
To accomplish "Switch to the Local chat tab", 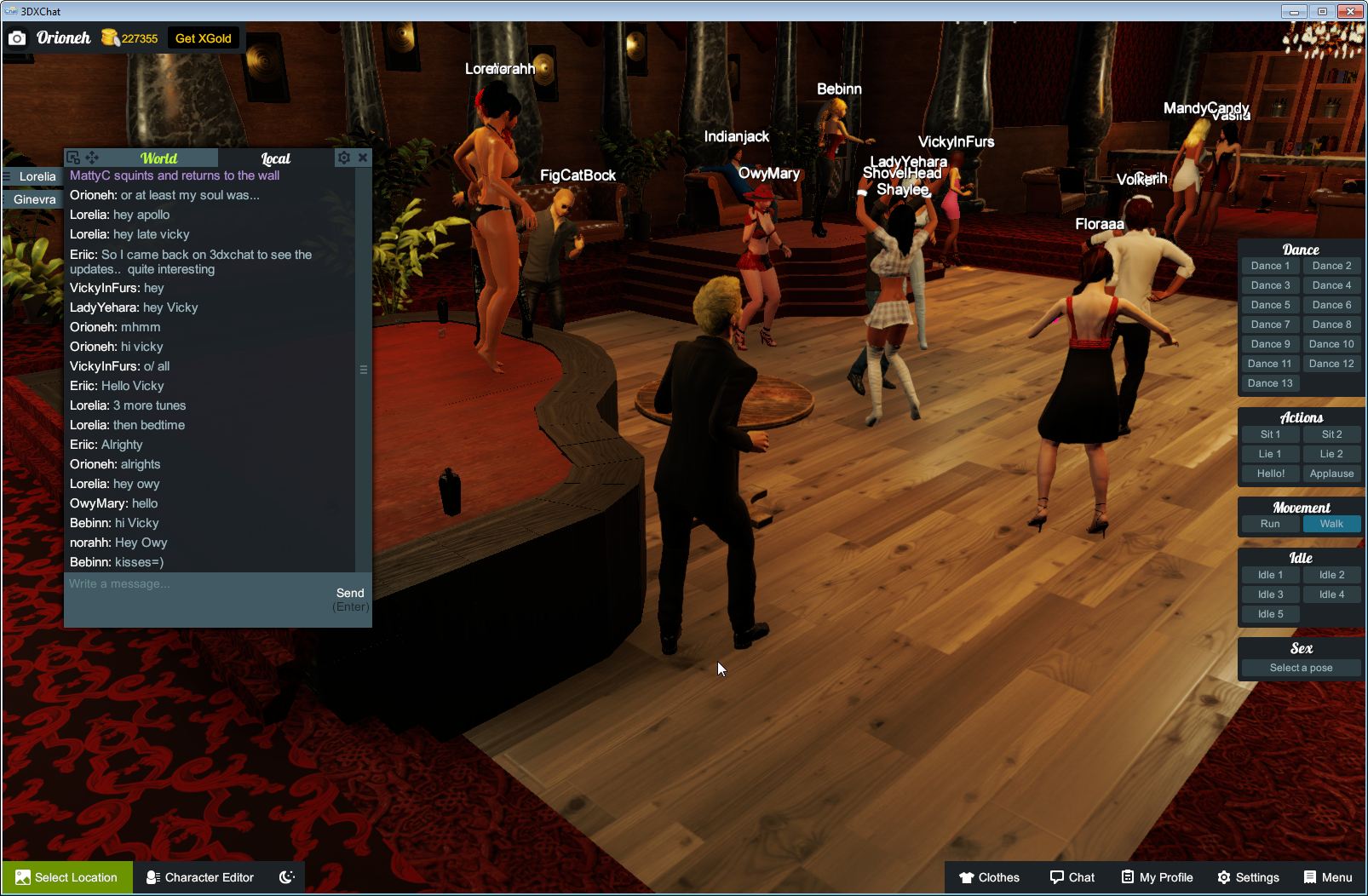I will coord(277,158).
